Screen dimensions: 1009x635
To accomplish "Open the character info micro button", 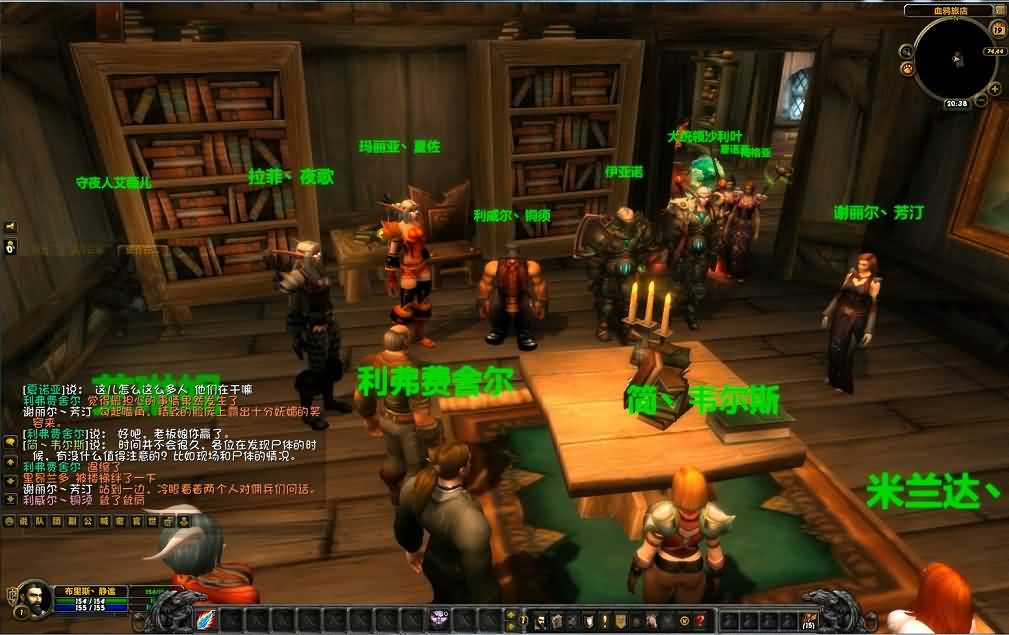I will pyautogui.click(x=540, y=620).
